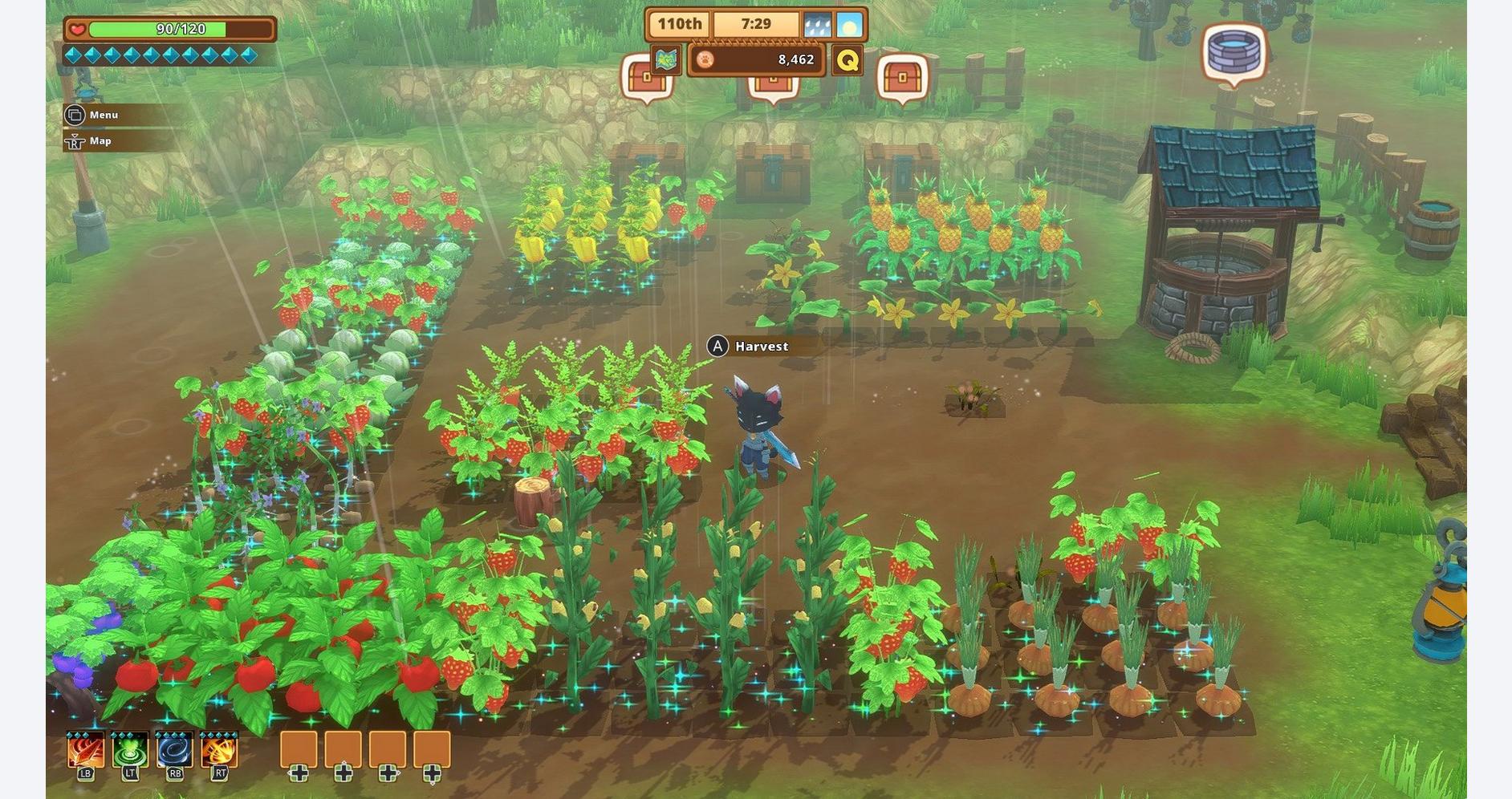This screenshot has height=799, width=1512.
Task: Open the yellow Q quest icon
Action: [847, 60]
